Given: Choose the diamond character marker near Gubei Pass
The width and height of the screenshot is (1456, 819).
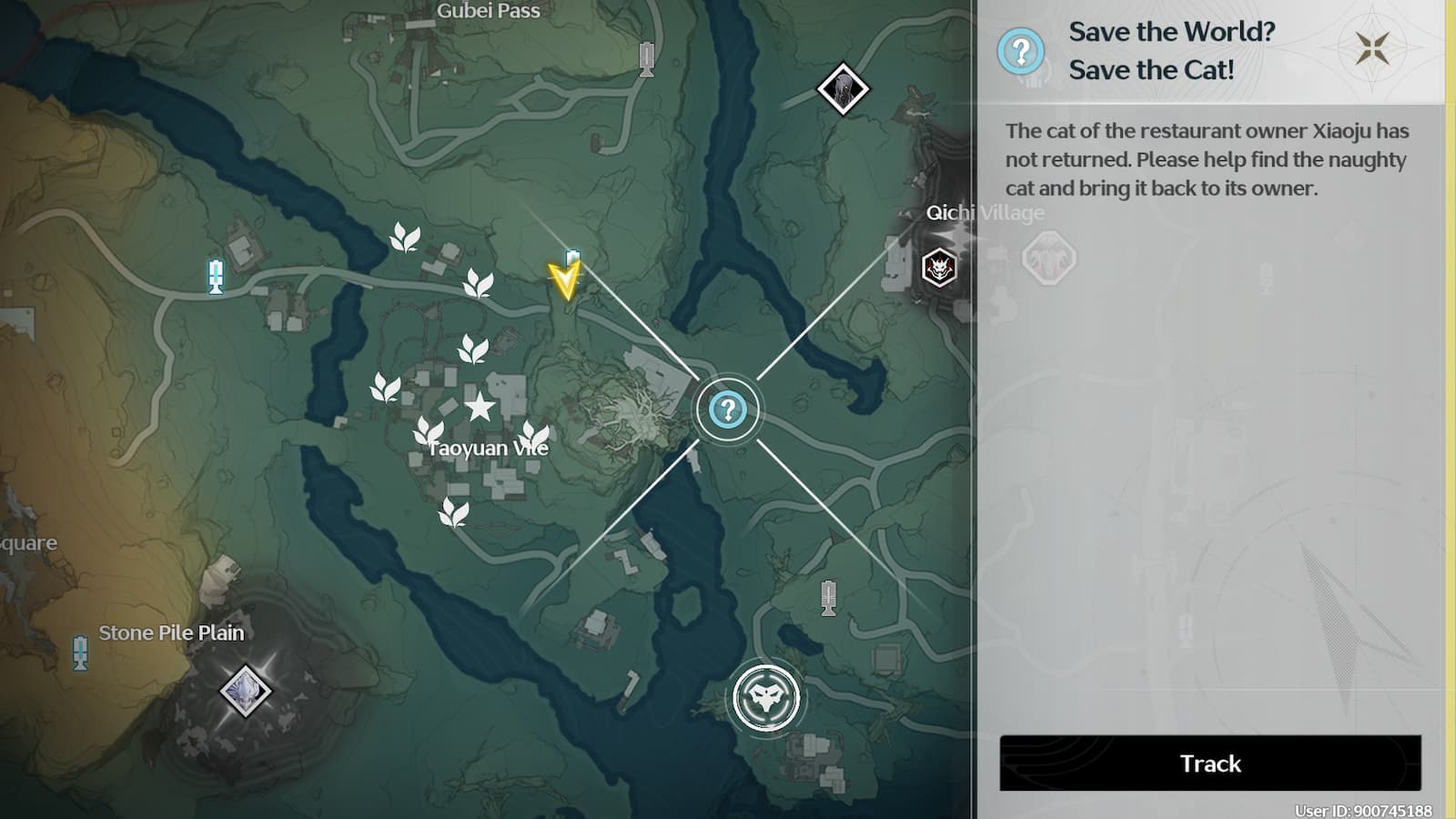Looking at the screenshot, I should click(x=843, y=89).
